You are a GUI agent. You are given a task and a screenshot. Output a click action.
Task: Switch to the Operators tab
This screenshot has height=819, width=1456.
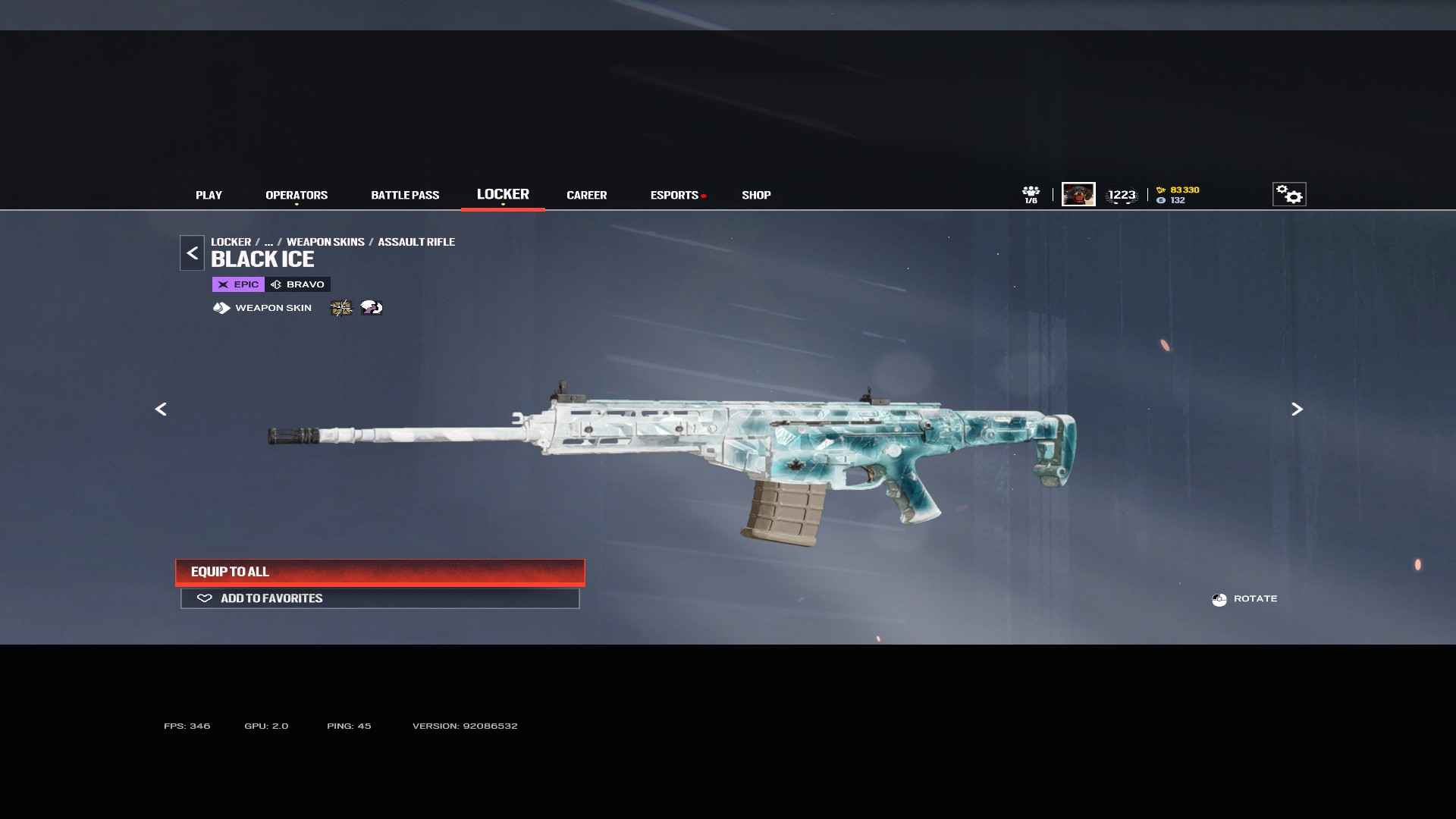tap(297, 195)
